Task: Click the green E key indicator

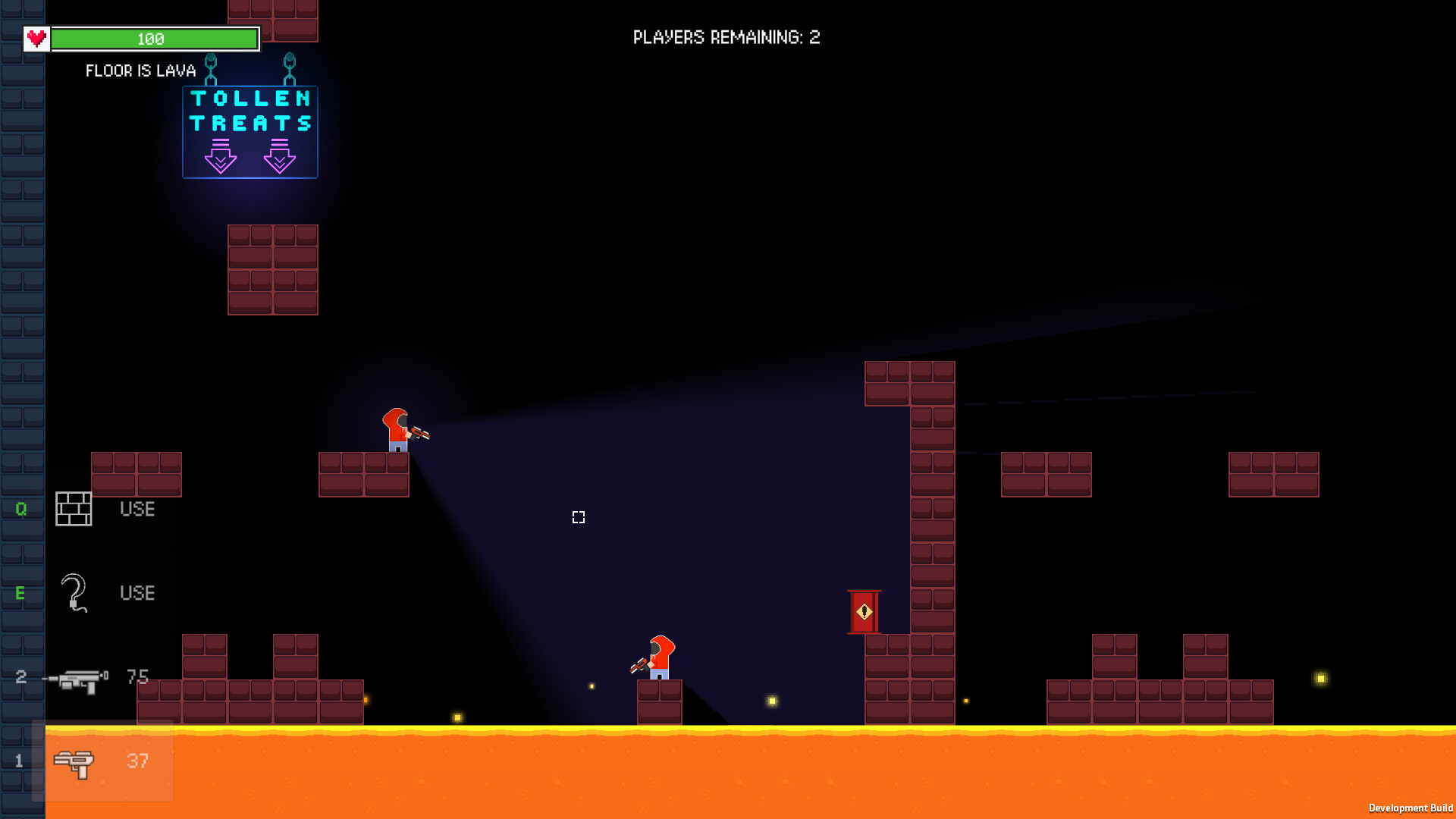Action: click(20, 593)
